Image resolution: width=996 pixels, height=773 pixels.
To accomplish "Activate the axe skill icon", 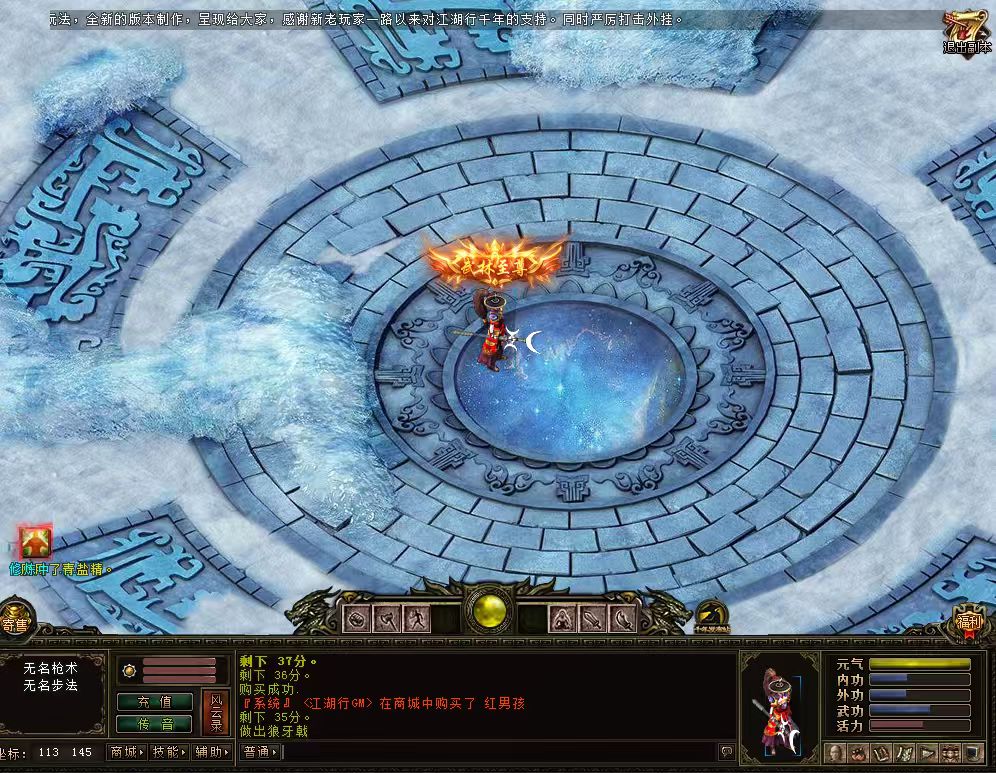I will 387,619.
